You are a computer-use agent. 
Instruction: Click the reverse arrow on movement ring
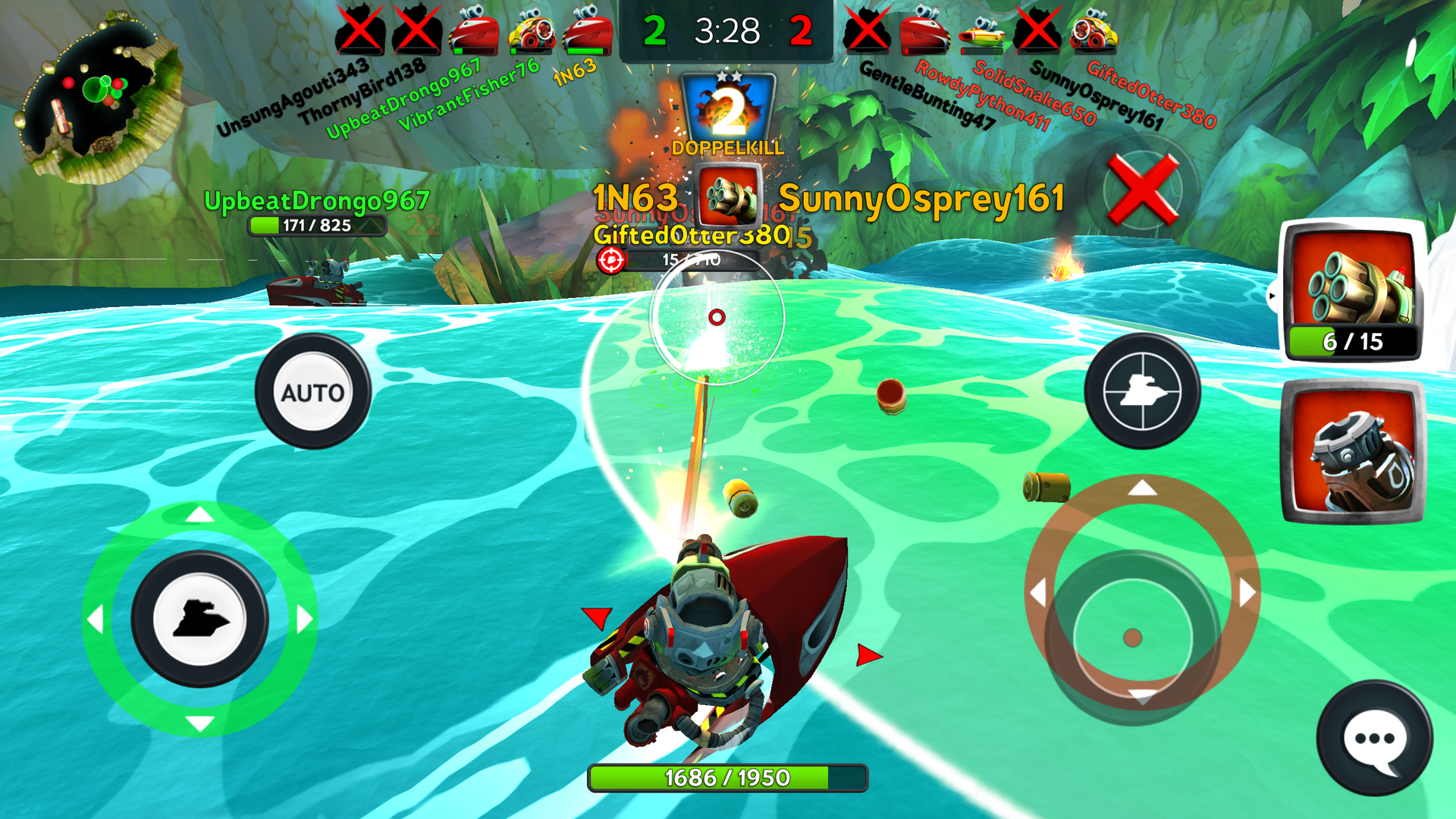click(199, 723)
